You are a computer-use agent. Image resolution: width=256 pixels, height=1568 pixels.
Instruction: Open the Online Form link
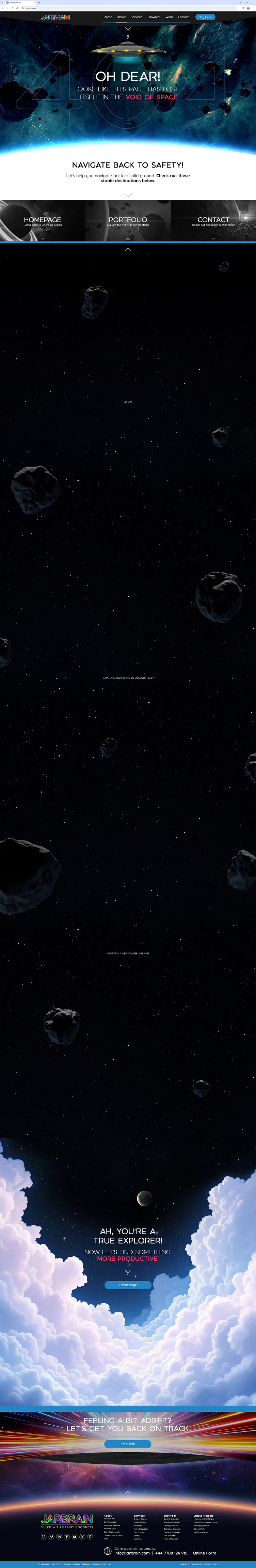tap(204, 1553)
